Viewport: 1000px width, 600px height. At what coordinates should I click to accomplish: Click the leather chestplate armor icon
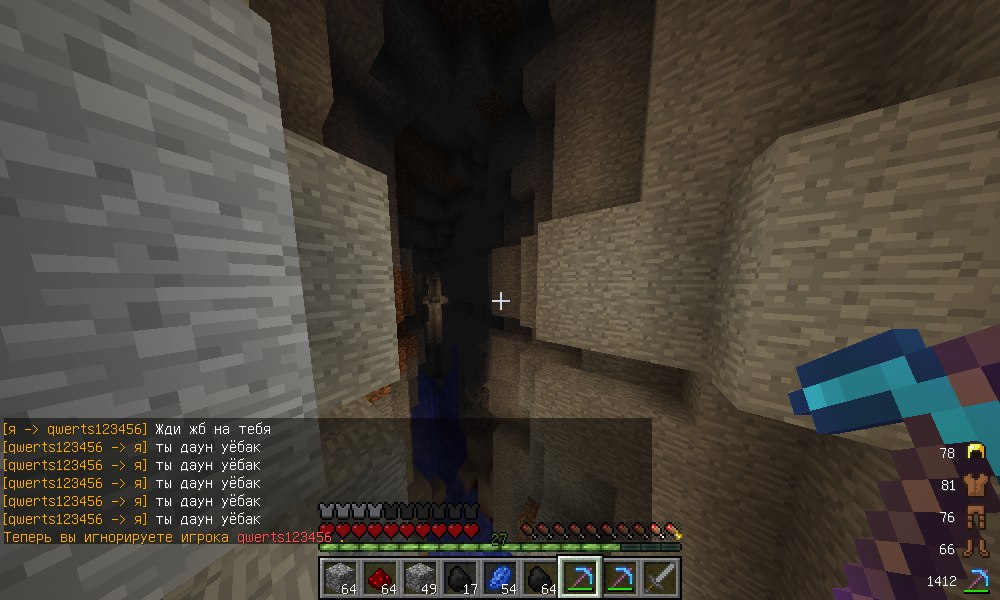point(975,486)
